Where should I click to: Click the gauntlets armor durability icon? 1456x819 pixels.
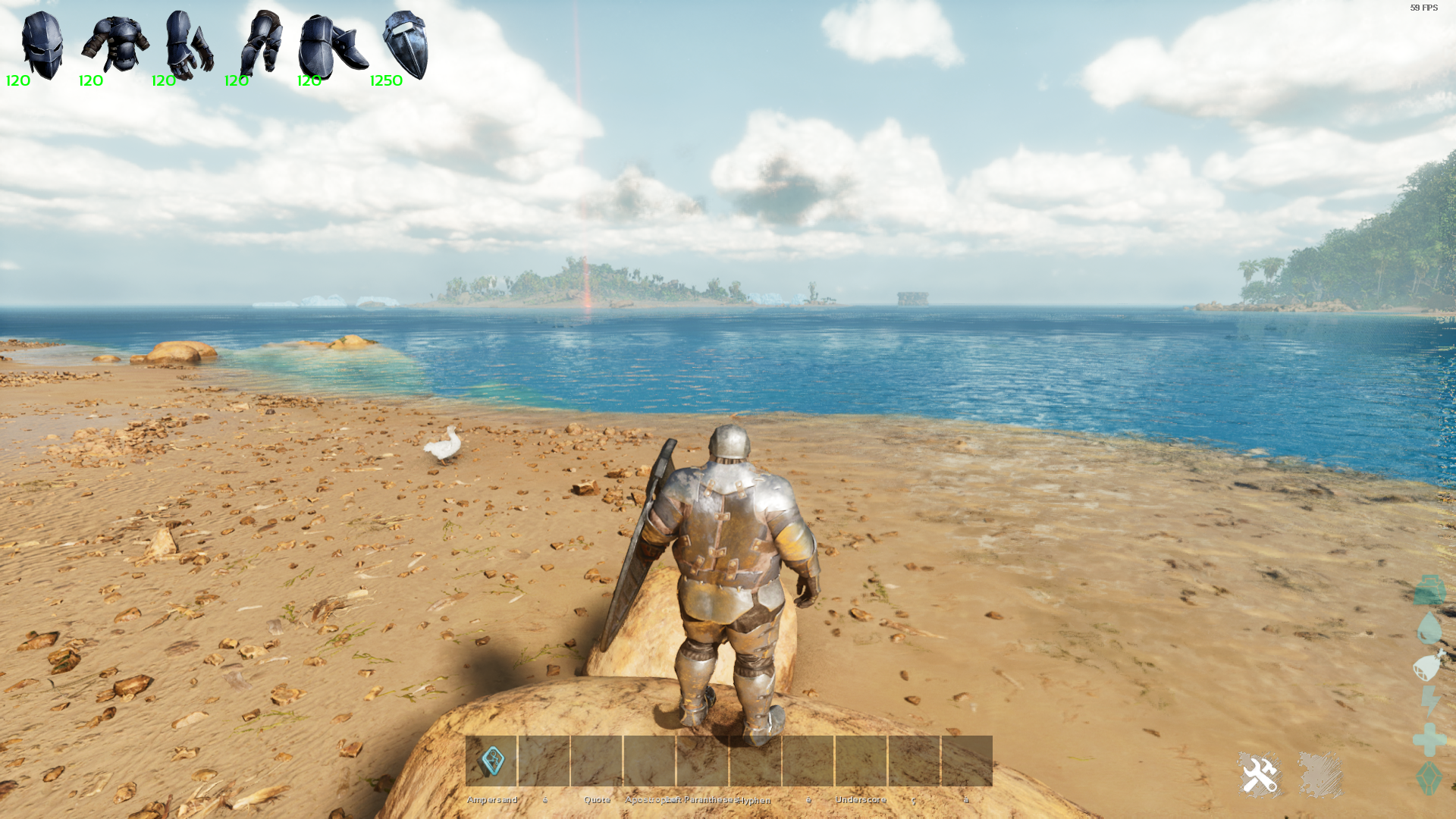pos(189,45)
